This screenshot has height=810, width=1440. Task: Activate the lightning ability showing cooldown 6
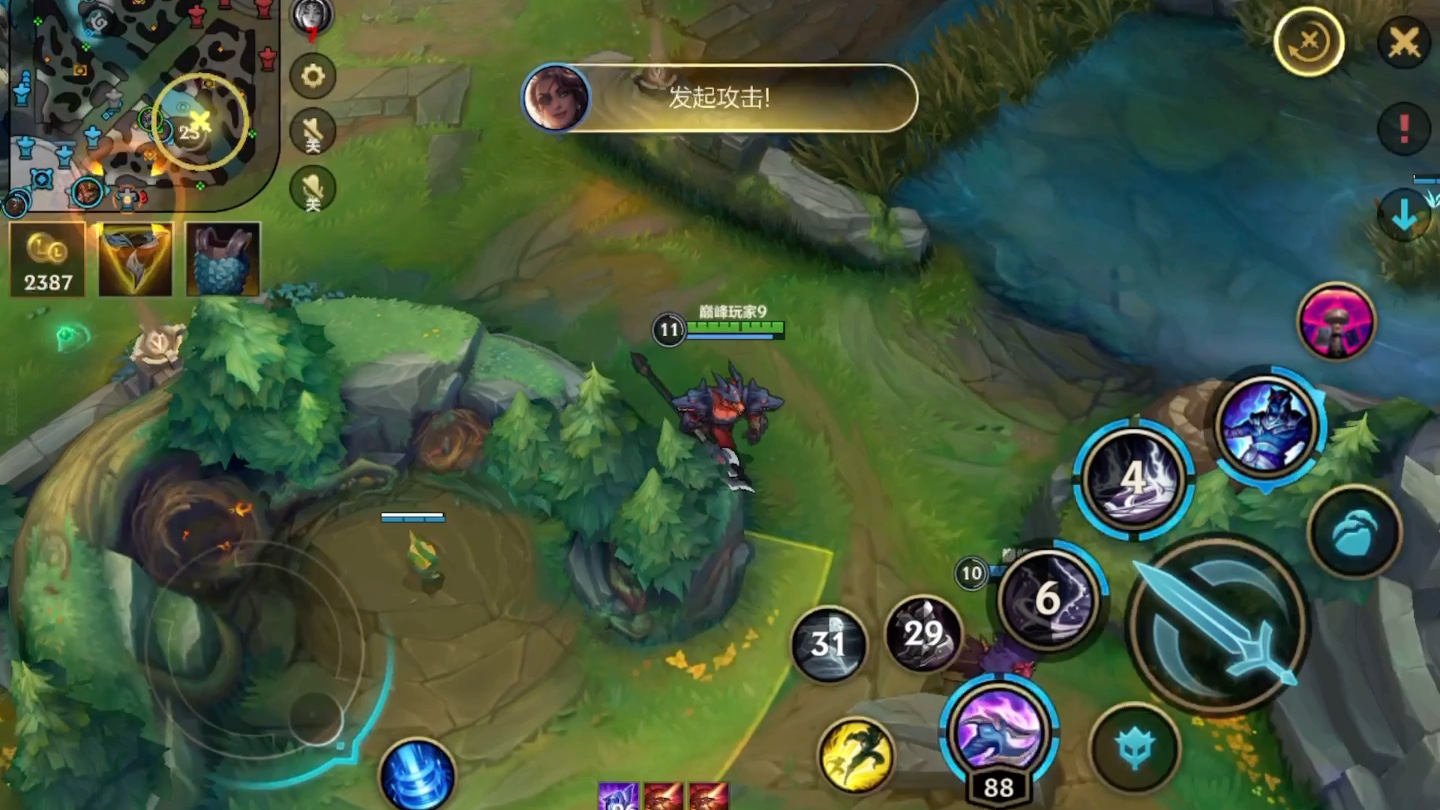pyautogui.click(x=1046, y=598)
